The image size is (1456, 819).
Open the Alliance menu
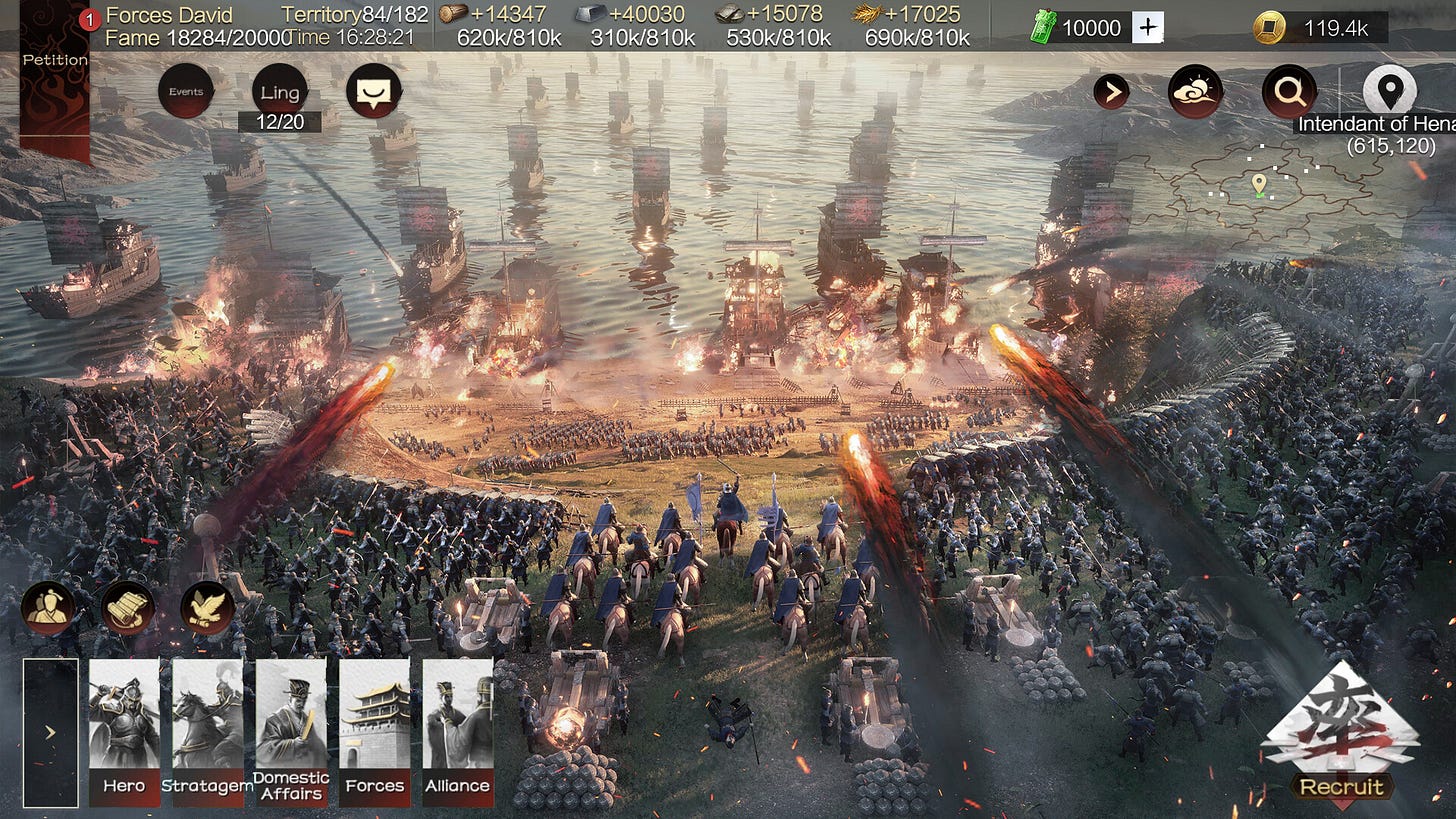coord(457,732)
